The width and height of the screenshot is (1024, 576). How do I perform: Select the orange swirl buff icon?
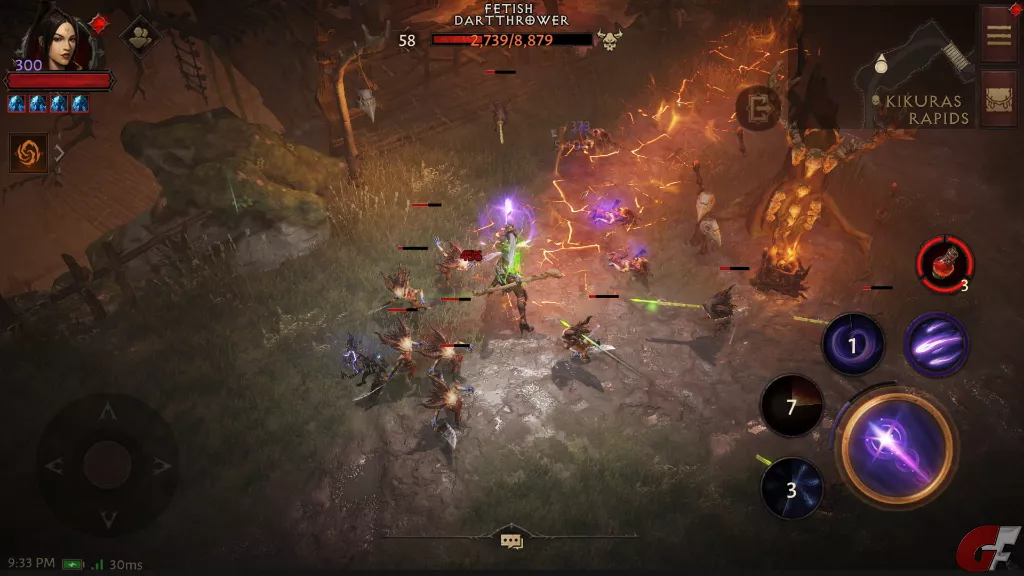(x=29, y=153)
